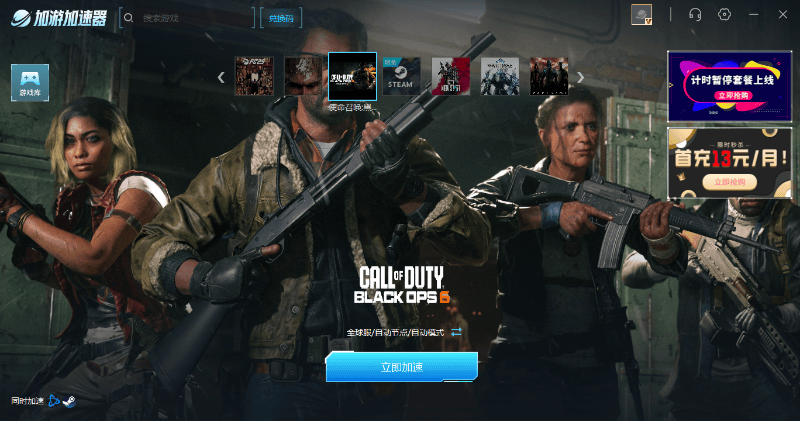Select the Steam game thumbnail

click(x=401, y=76)
